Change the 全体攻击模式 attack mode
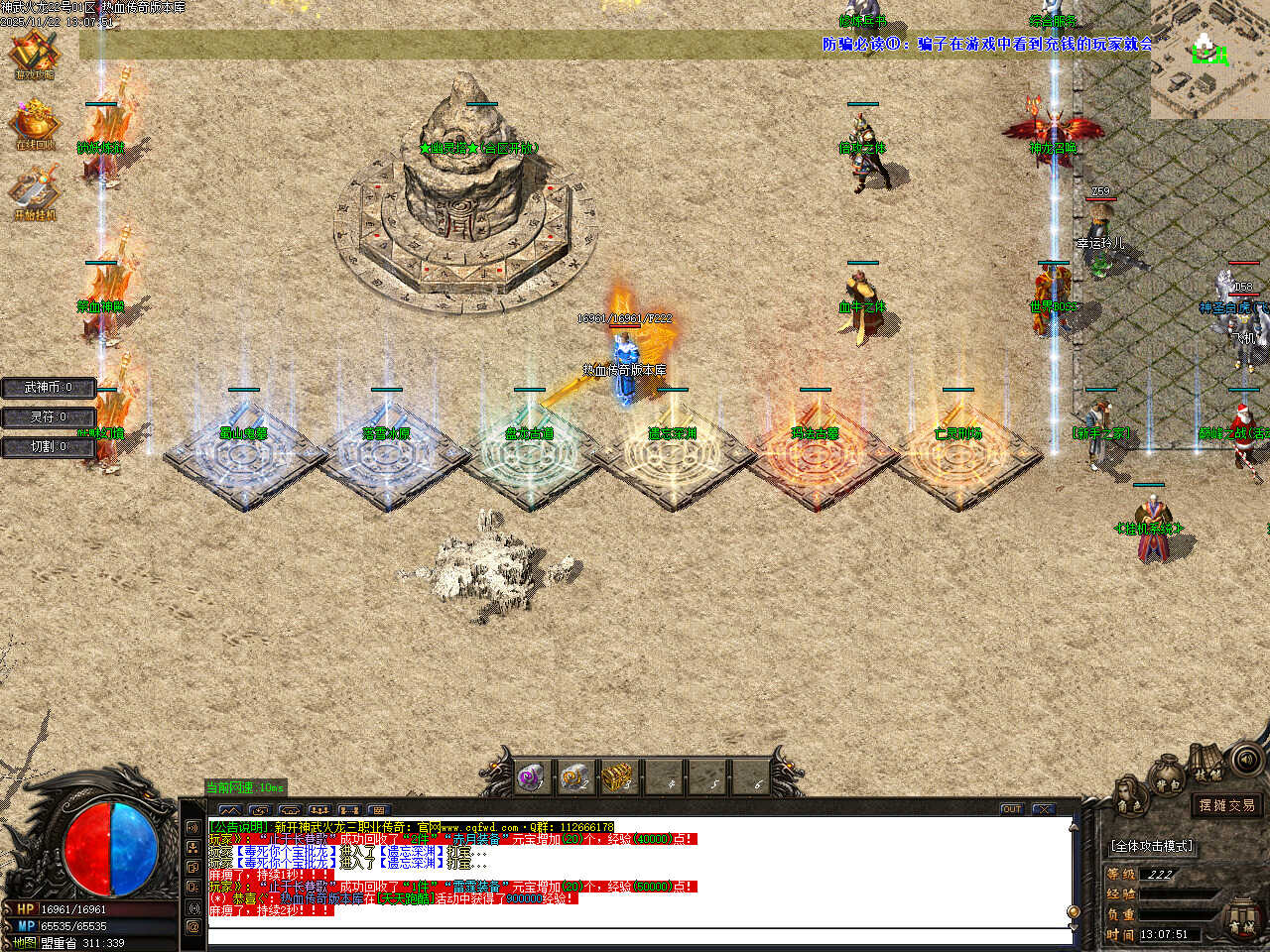This screenshot has width=1270, height=952. coord(1152,846)
